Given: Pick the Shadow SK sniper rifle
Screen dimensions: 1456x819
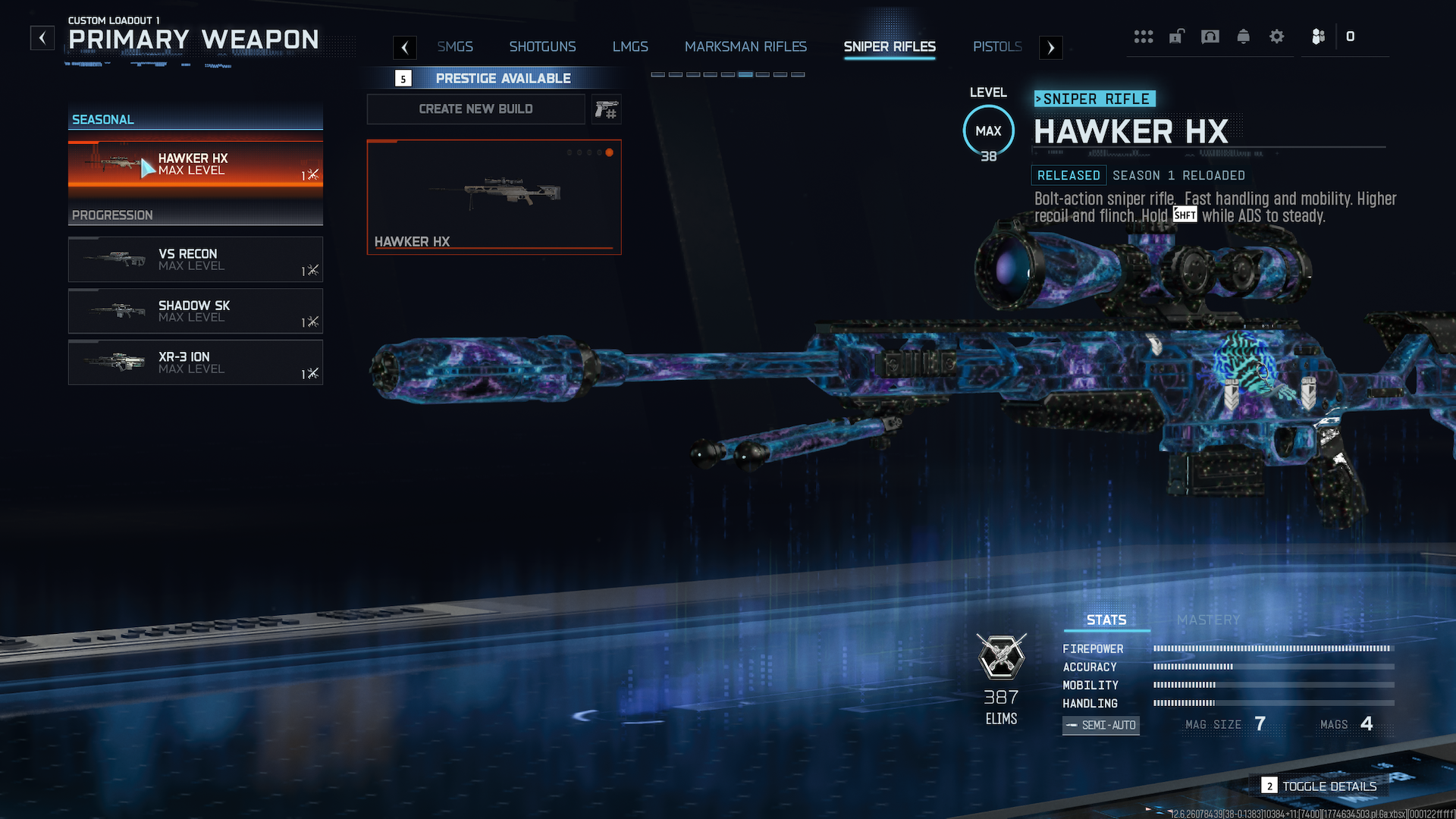Looking at the screenshot, I should (x=196, y=311).
